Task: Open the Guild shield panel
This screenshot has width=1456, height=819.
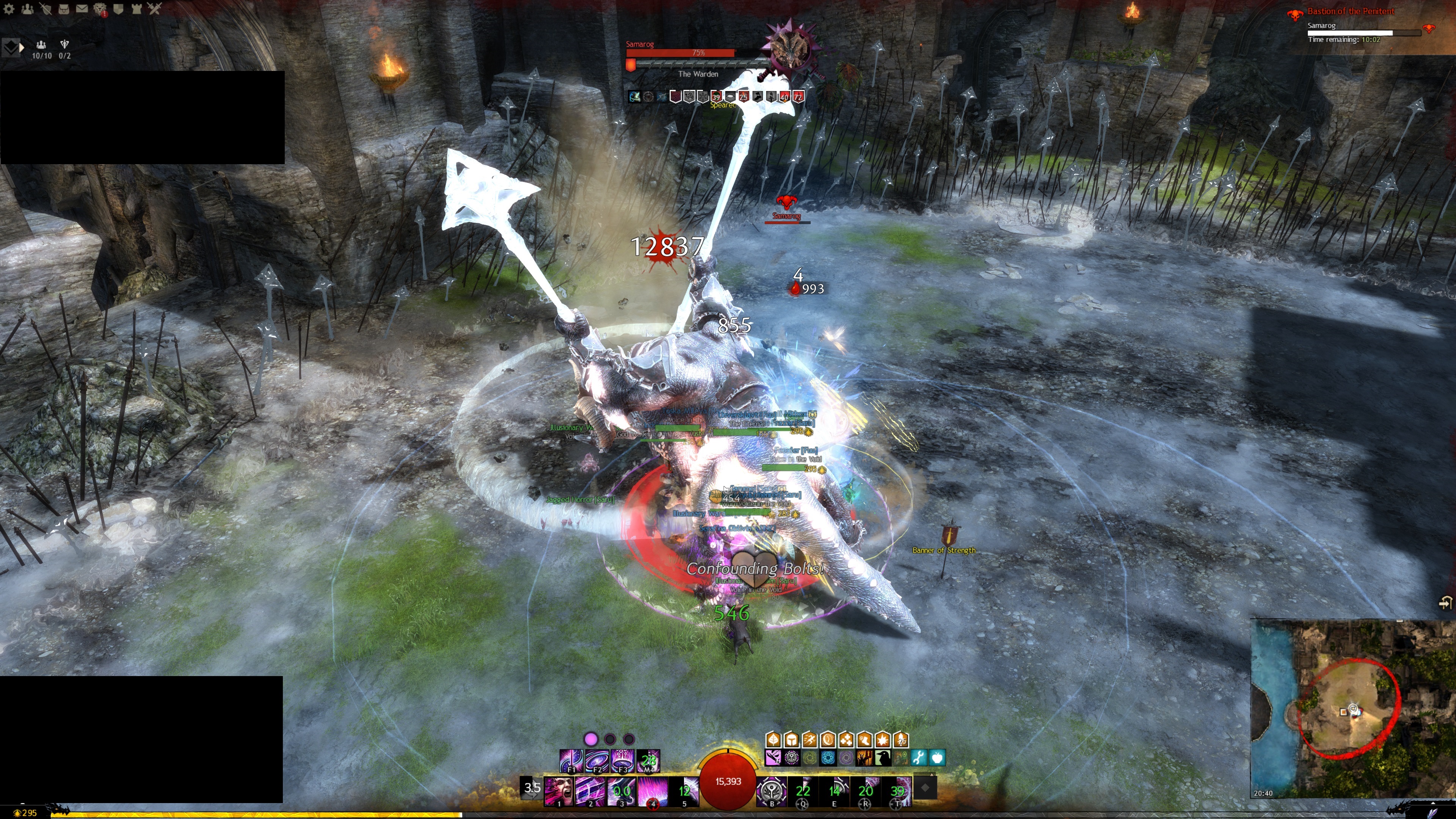Action: (118, 8)
